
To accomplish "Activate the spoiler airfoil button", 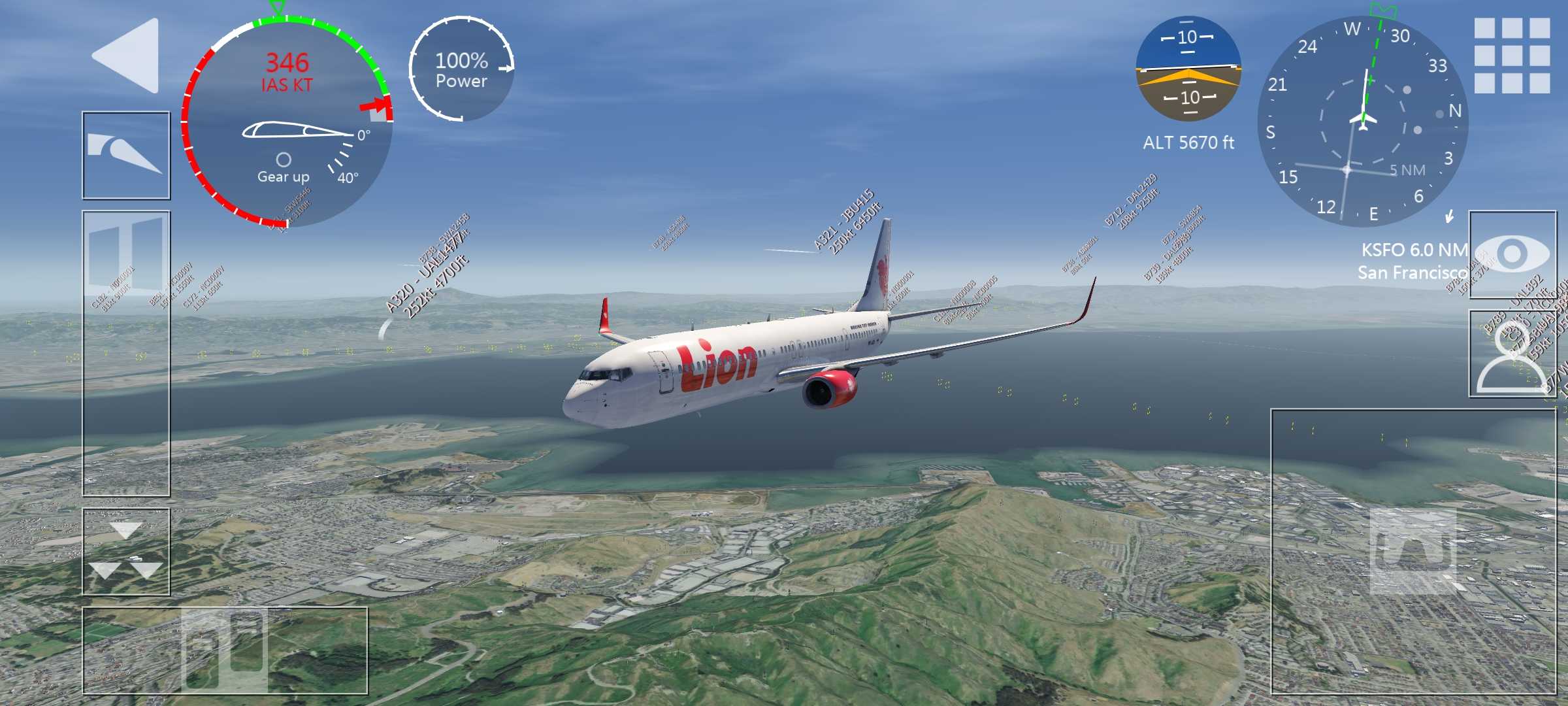I will [x=126, y=155].
